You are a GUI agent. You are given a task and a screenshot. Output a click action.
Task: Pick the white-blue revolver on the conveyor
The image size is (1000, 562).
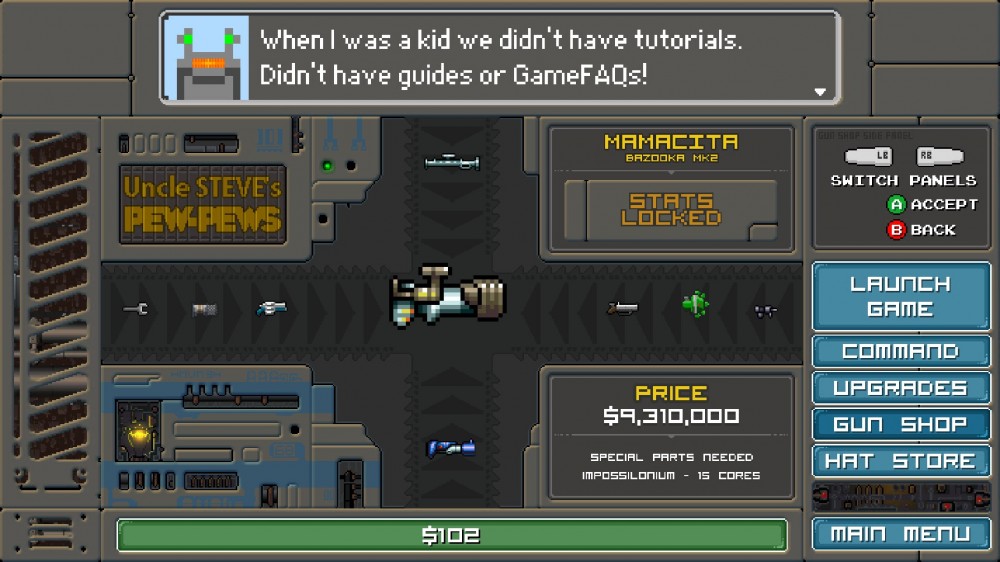click(x=271, y=309)
